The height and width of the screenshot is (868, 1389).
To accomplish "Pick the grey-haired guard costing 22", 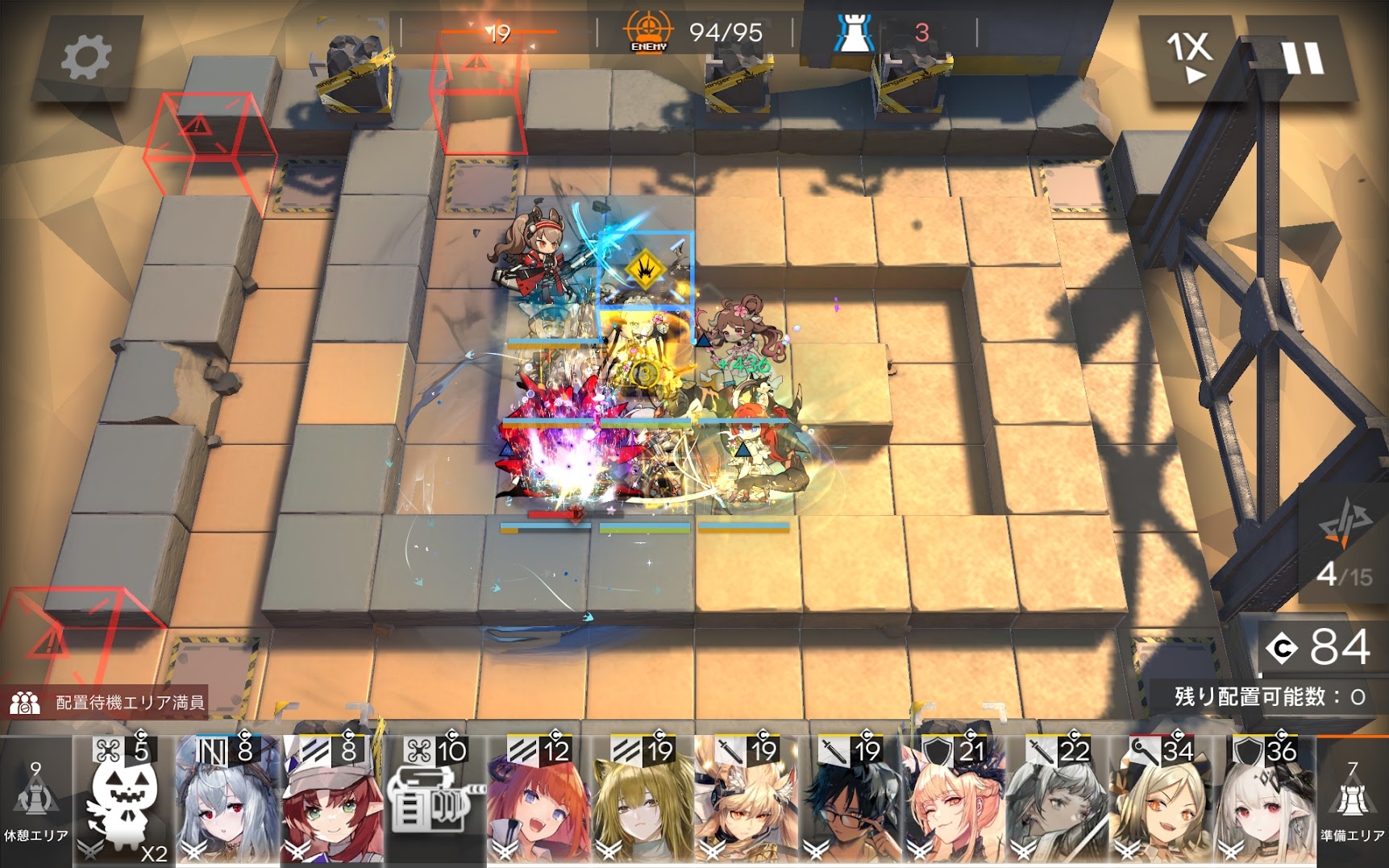I will [1057, 802].
